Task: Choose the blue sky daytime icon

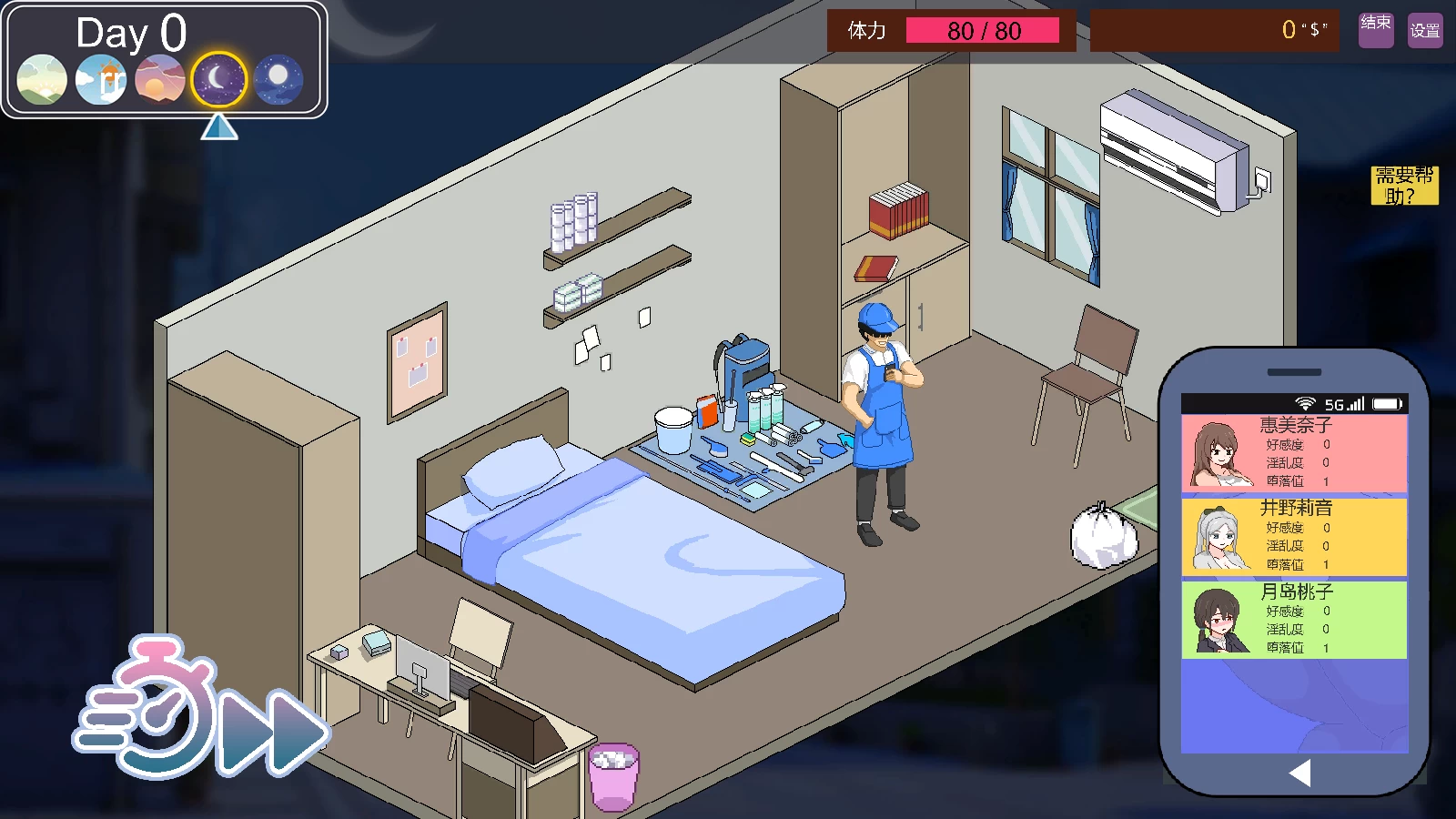Action: pyautogui.click(x=101, y=79)
